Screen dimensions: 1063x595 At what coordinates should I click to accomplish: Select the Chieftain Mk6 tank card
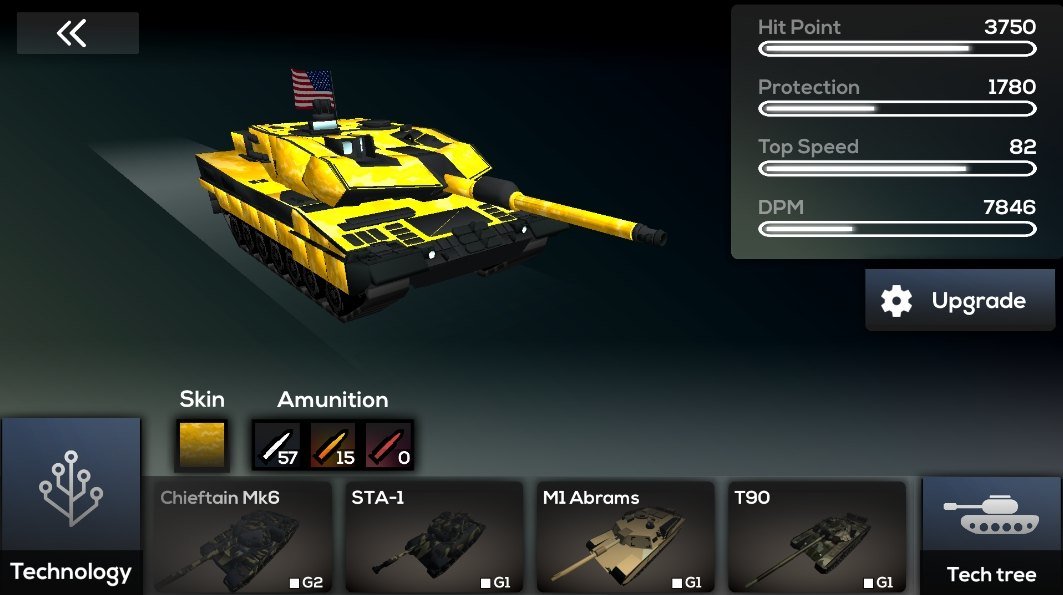coord(241,538)
